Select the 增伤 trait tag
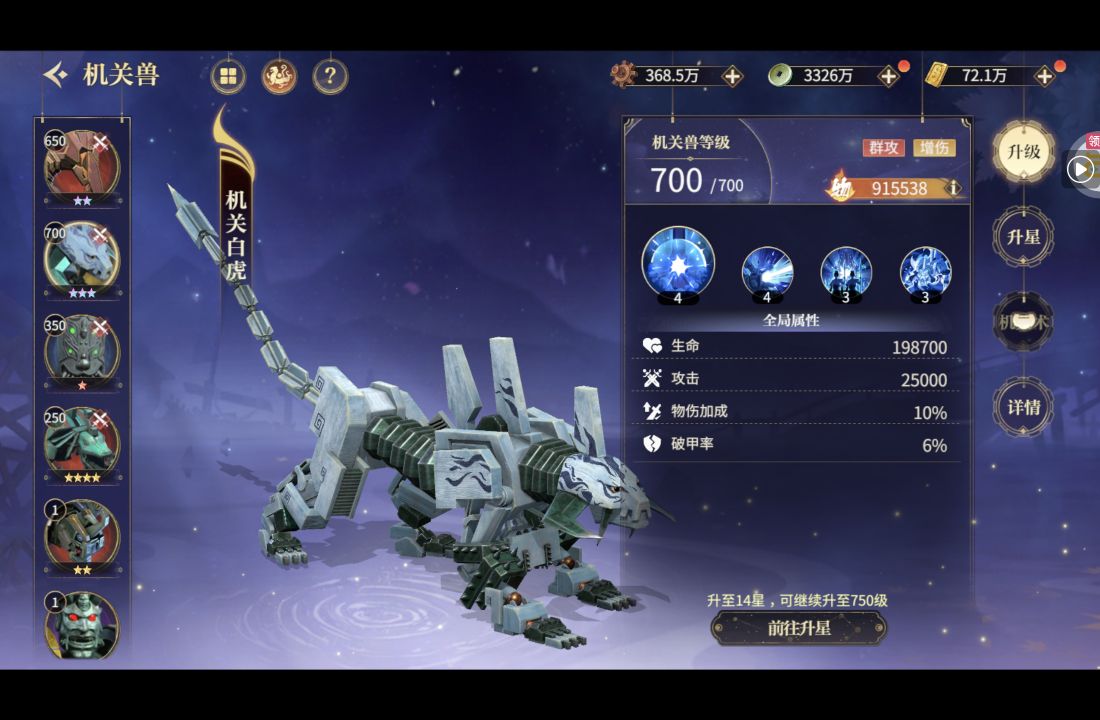Screen dimensions: 1100x720 tap(934, 148)
